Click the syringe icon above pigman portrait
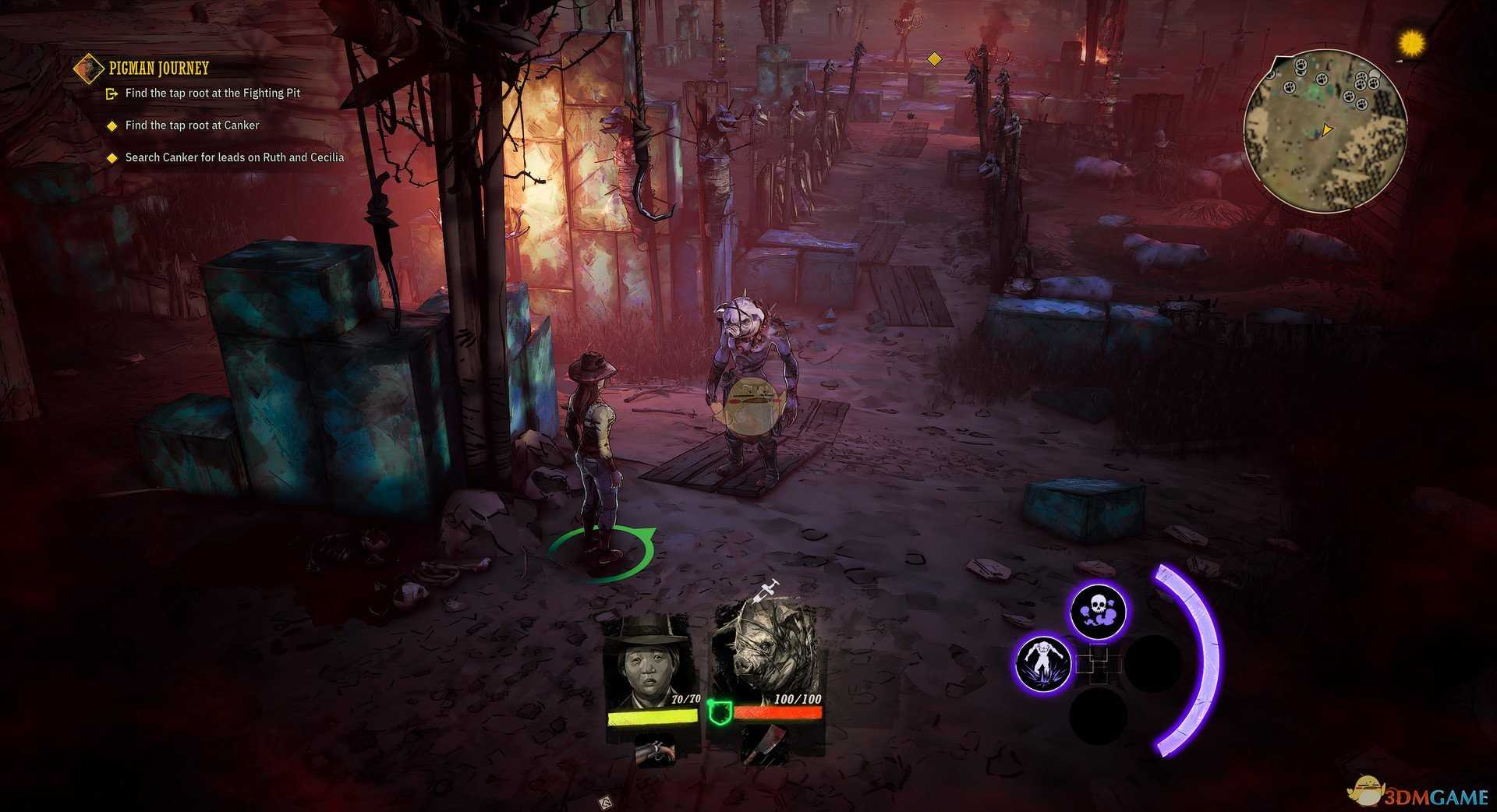Image resolution: width=1497 pixels, height=812 pixels. 766,589
